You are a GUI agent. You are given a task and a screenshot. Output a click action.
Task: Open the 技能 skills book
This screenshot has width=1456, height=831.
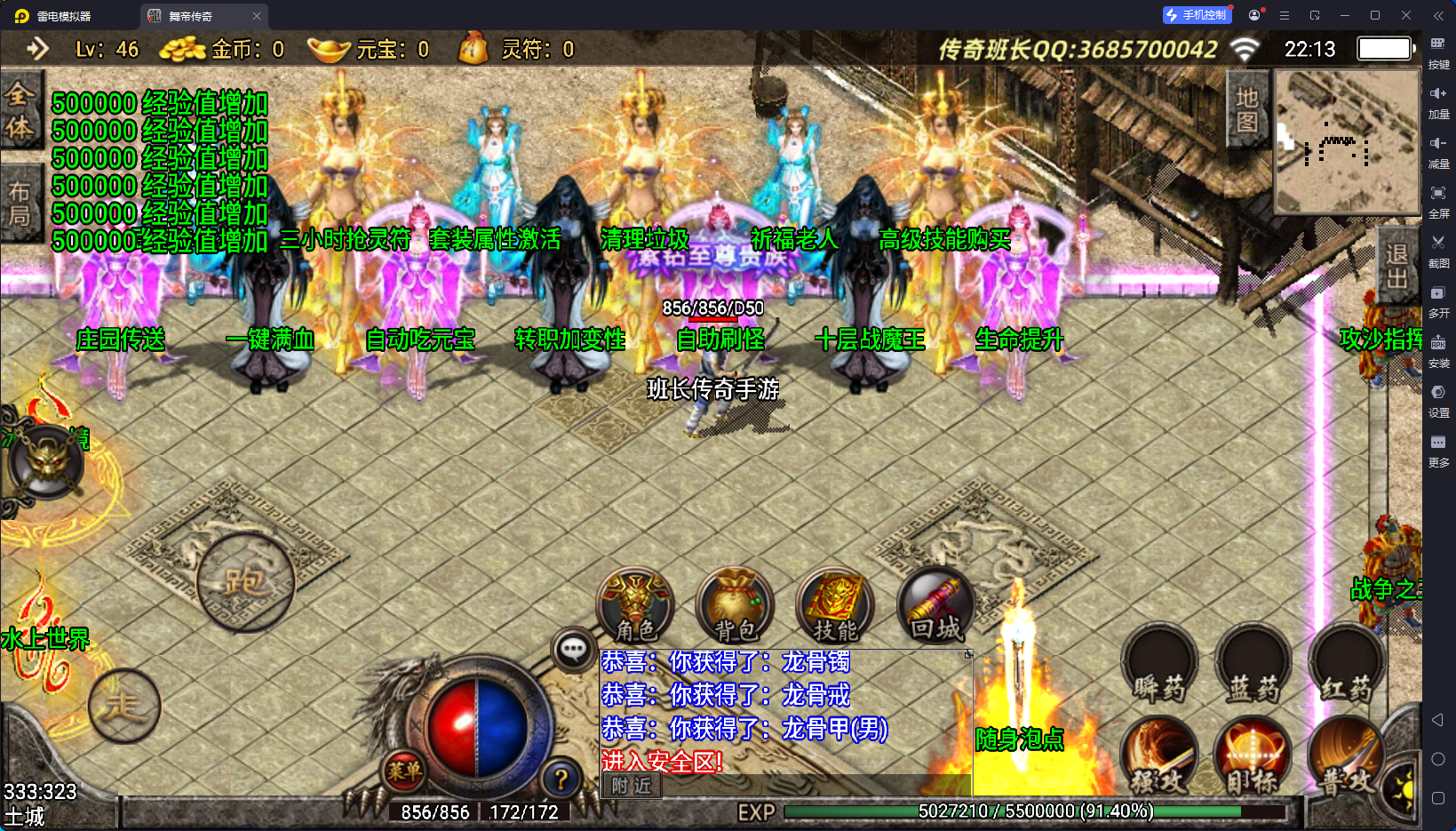835,606
